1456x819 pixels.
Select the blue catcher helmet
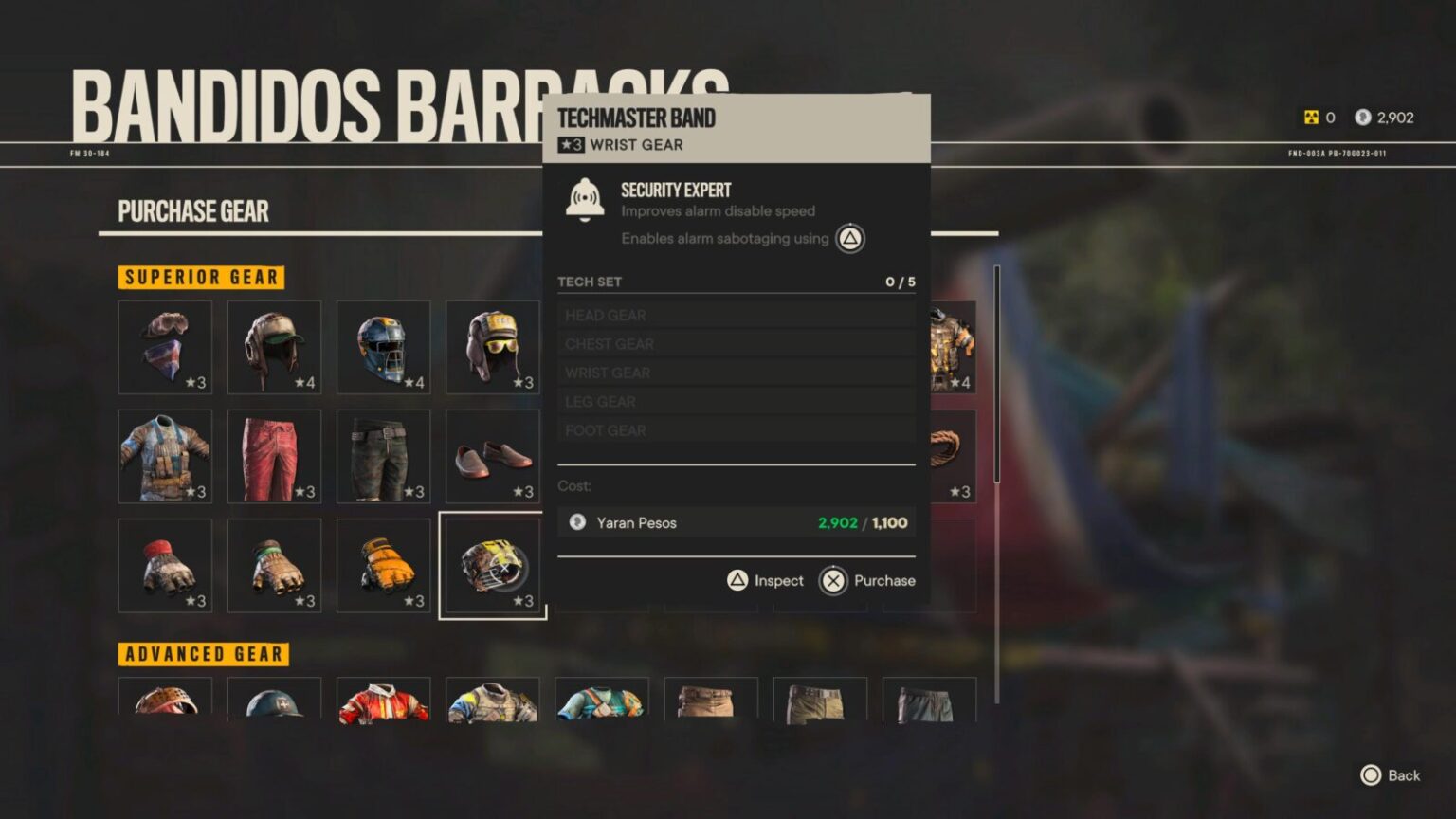tap(383, 347)
